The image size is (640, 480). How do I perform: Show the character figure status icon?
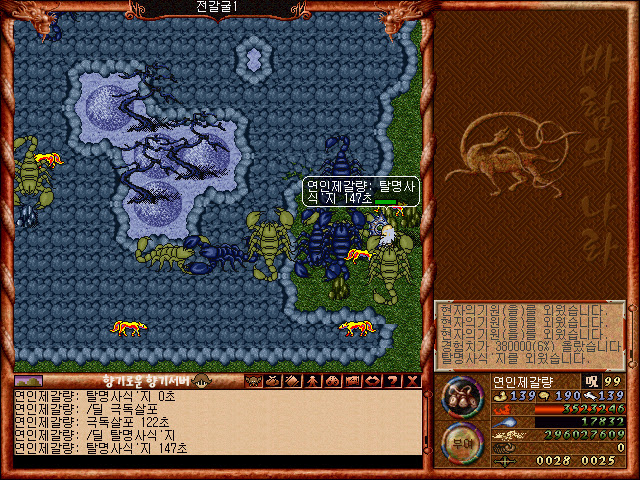coord(313,381)
